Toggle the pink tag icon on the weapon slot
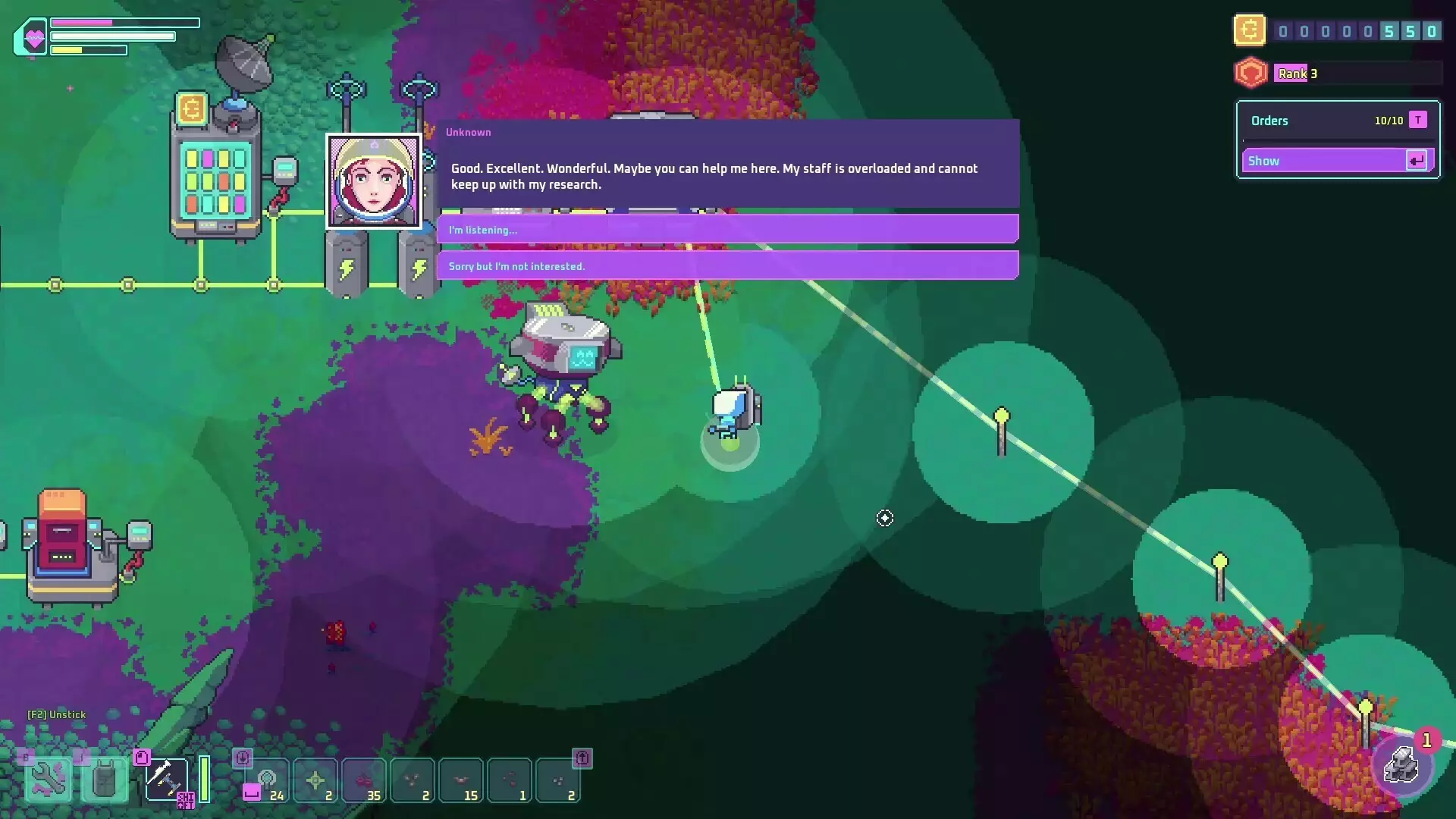This screenshot has height=819, width=1456. [143, 758]
